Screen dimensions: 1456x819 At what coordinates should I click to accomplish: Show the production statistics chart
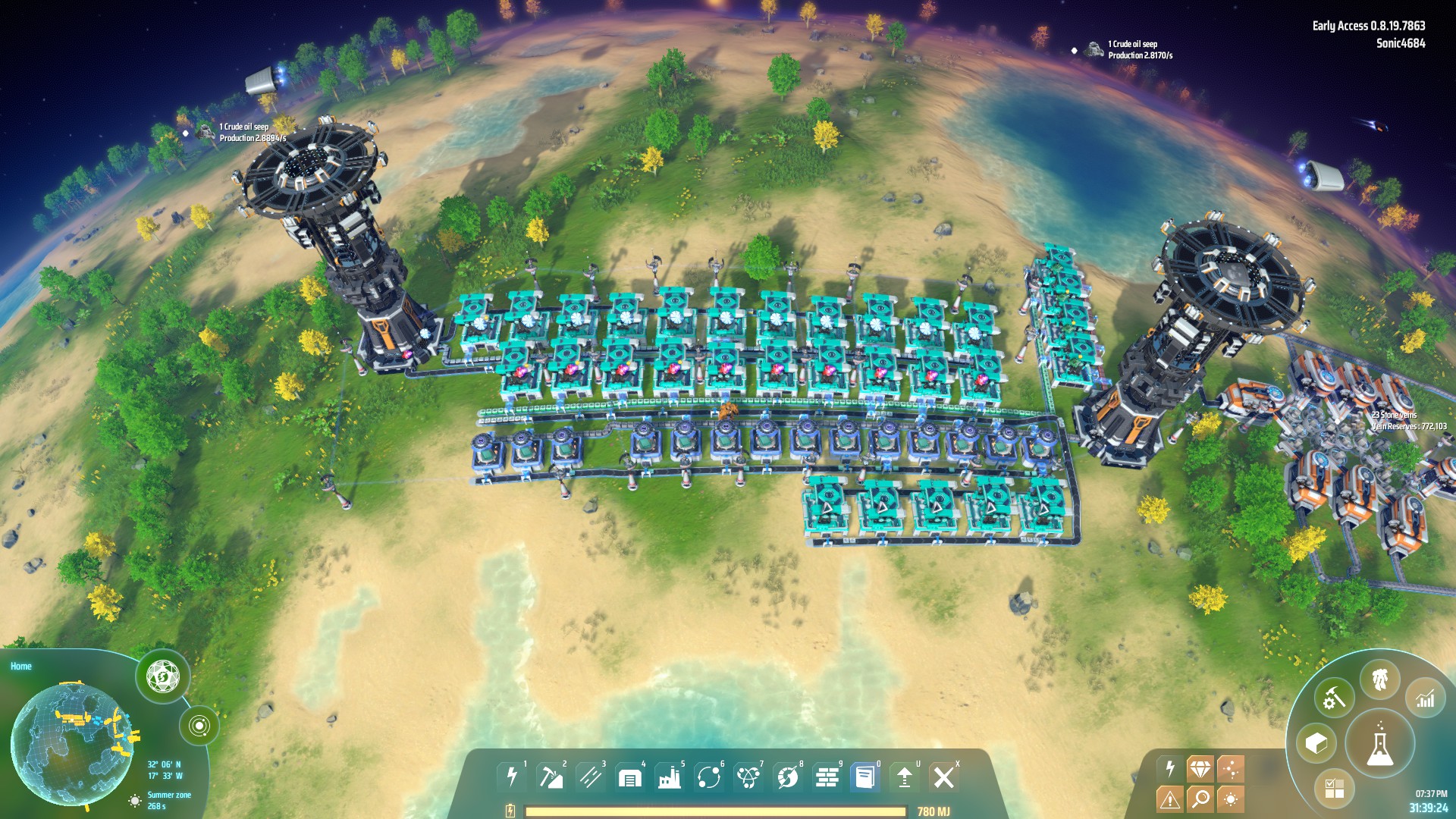pyautogui.click(x=1426, y=698)
